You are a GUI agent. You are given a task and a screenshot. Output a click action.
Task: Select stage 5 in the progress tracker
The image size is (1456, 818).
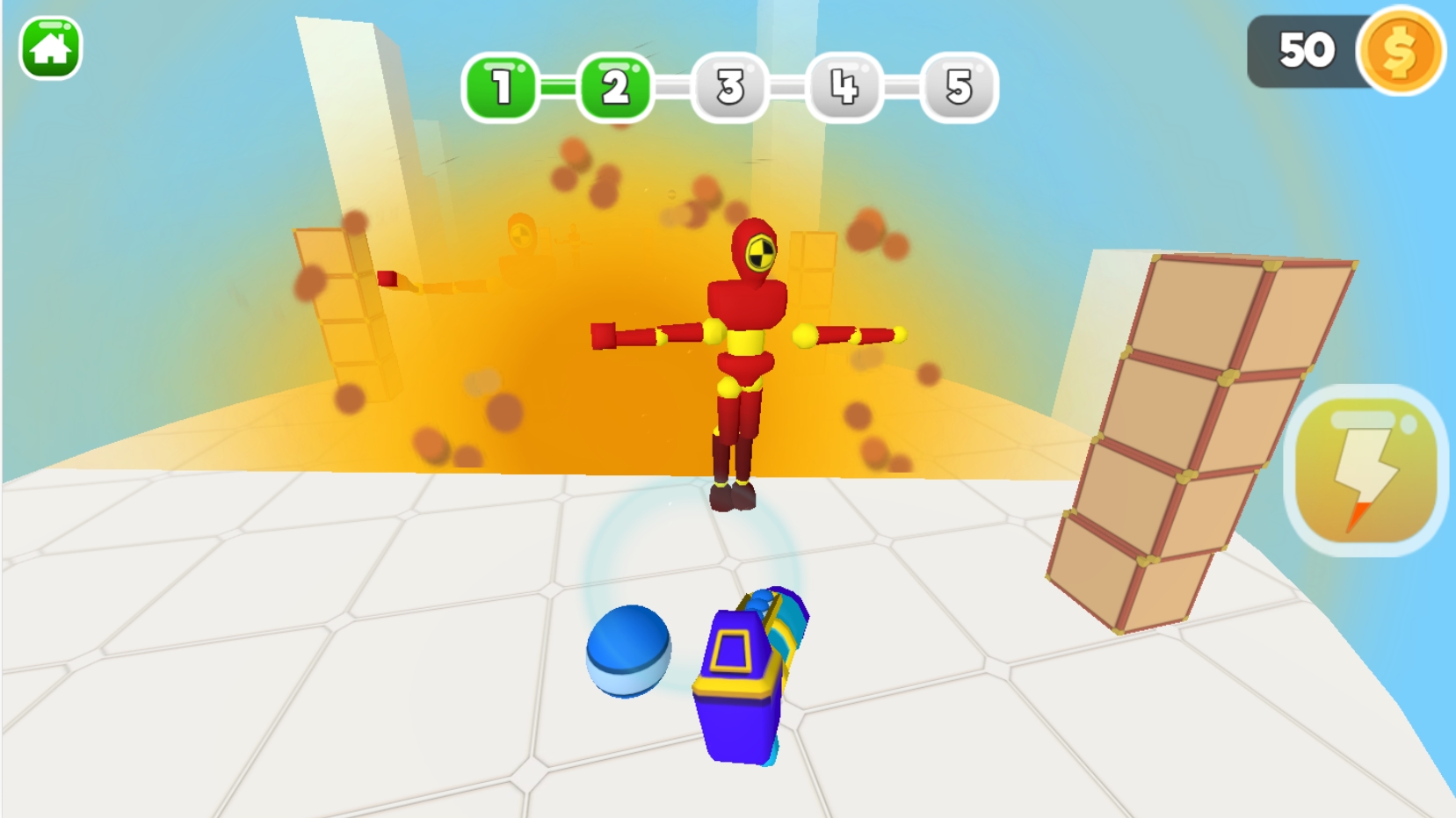click(959, 87)
